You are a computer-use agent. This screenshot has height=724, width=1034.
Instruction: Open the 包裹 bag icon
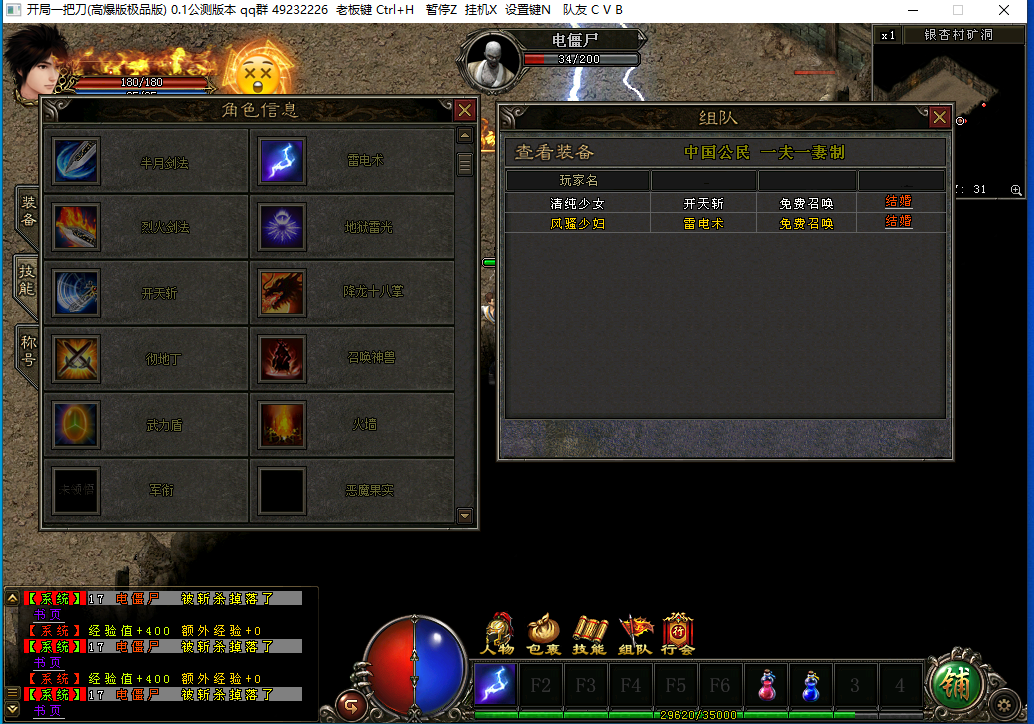[543, 634]
